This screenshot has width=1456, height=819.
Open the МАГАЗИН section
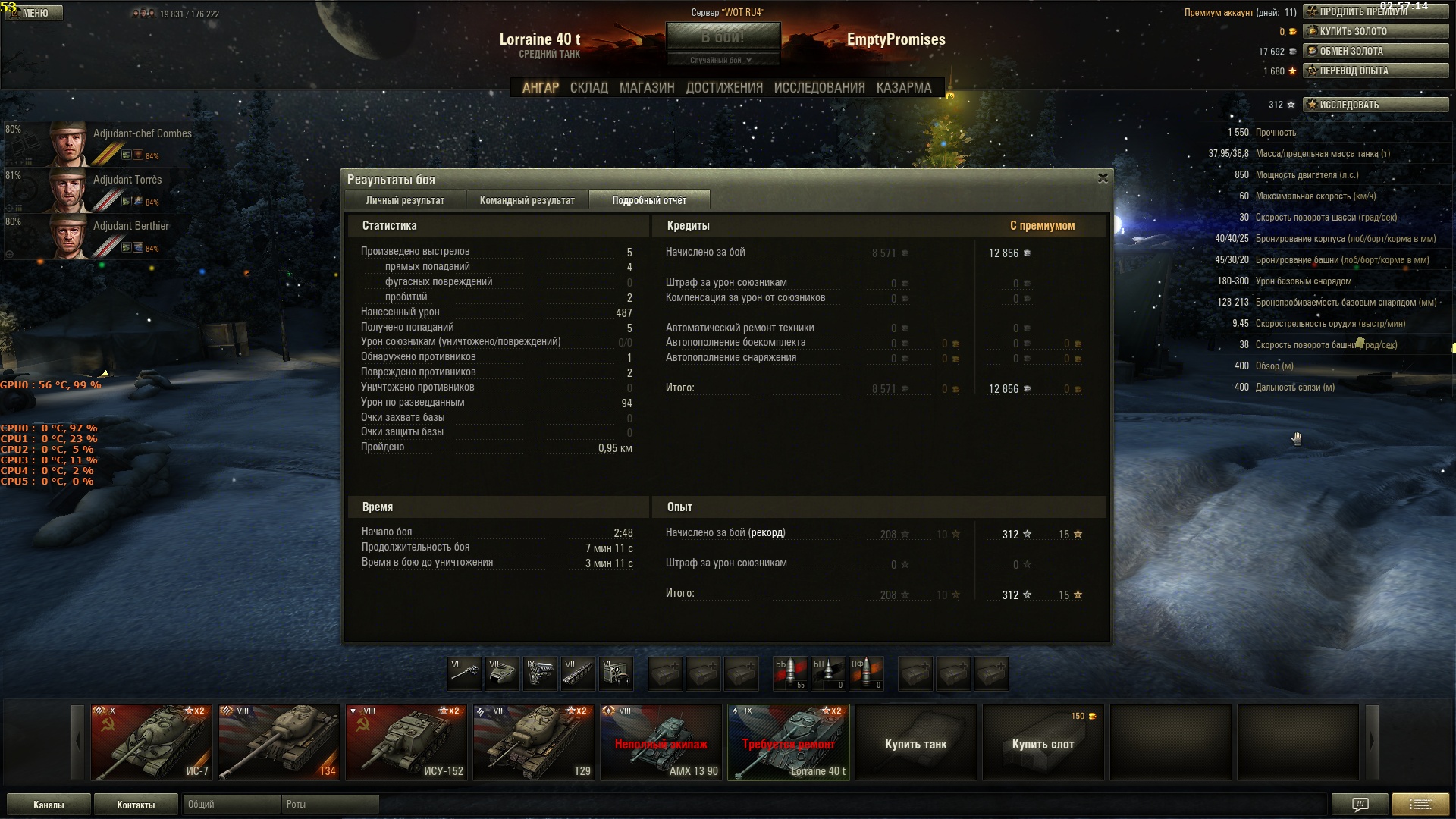point(646,88)
